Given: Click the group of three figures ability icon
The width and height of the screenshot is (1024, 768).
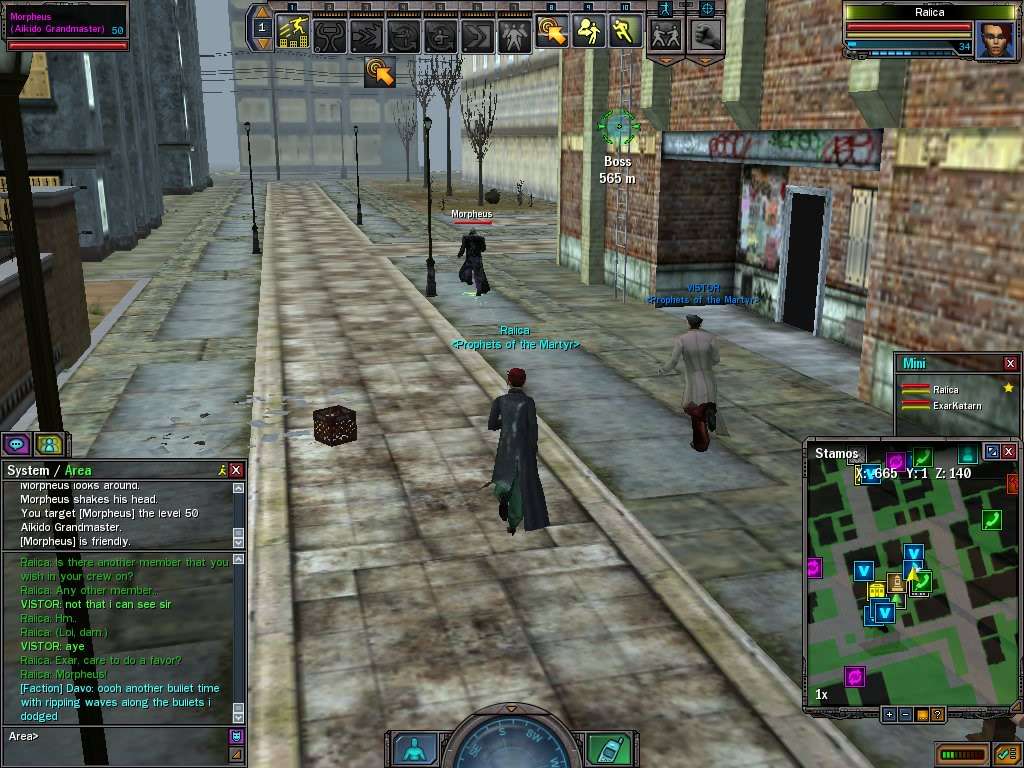Looking at the screenshot, I should (514, 36).
